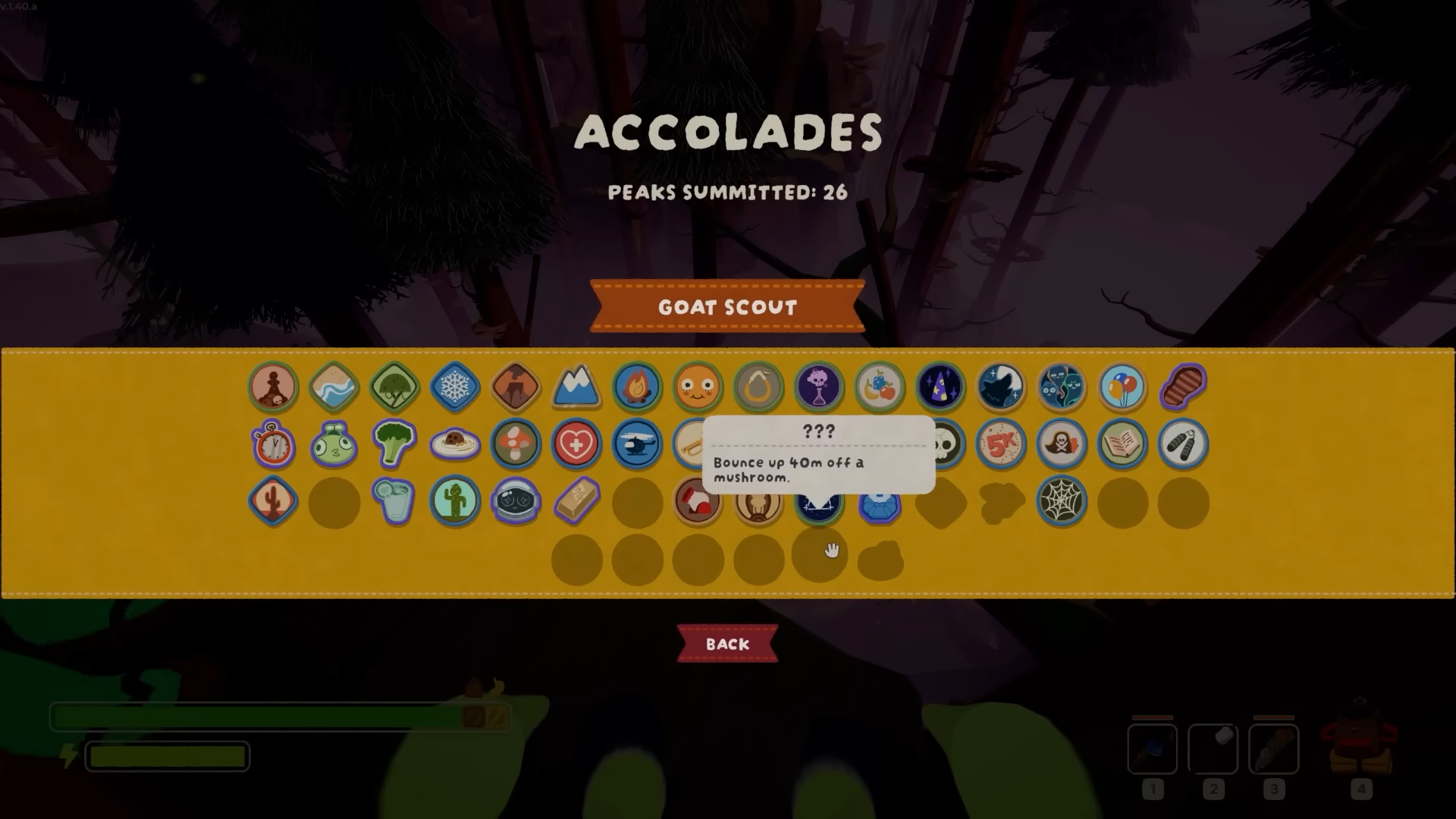Select the snowy mountain peak badge

pyautogui.click(x=576, y=388)
